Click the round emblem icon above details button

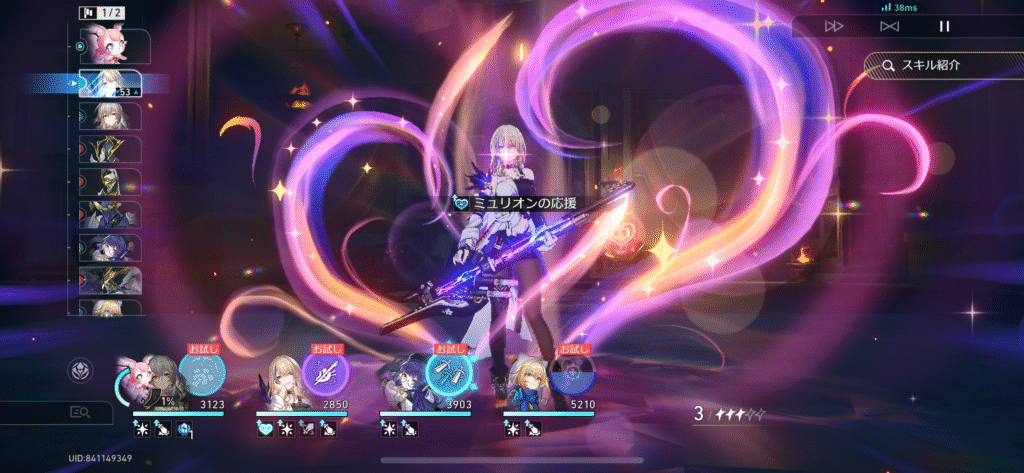pyautogui.click(x=78, y=370)
